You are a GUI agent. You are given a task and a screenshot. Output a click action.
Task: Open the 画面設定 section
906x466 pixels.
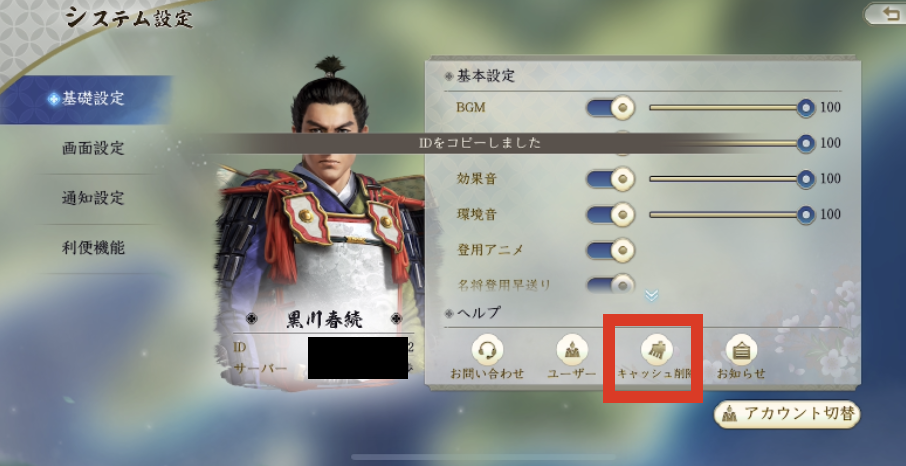pyautogui.click(x=93, y=148)
